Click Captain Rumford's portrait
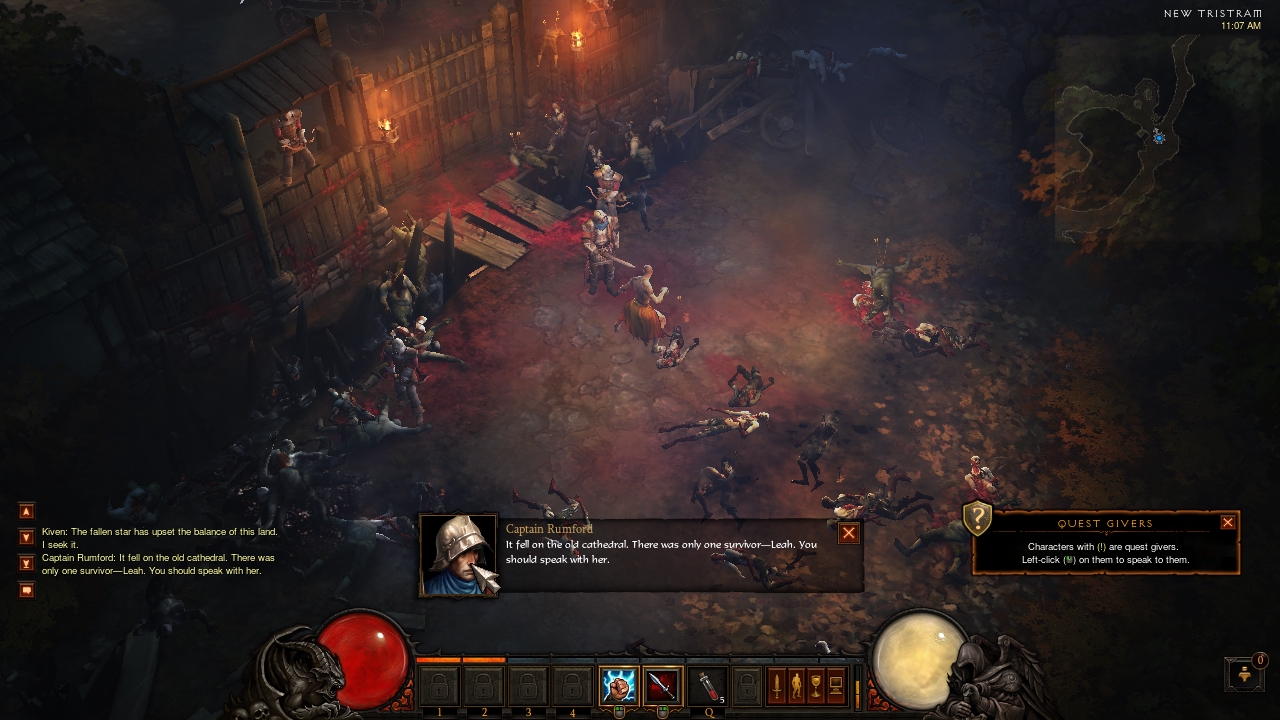1280x720 pixels. [458, 556]
